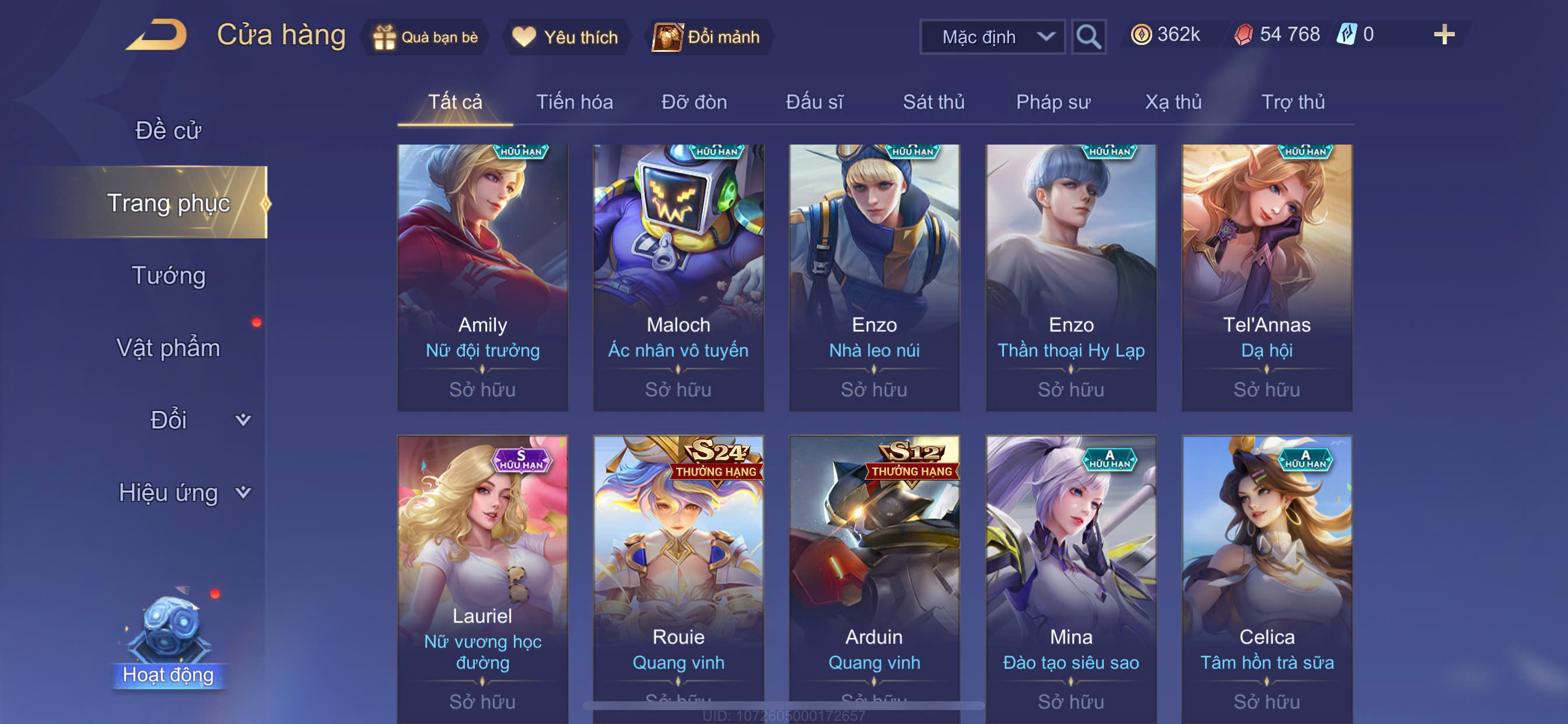
Task: Switch to the Tiến hóa tab
Action: pyautogui.click(x=574, y=101)
